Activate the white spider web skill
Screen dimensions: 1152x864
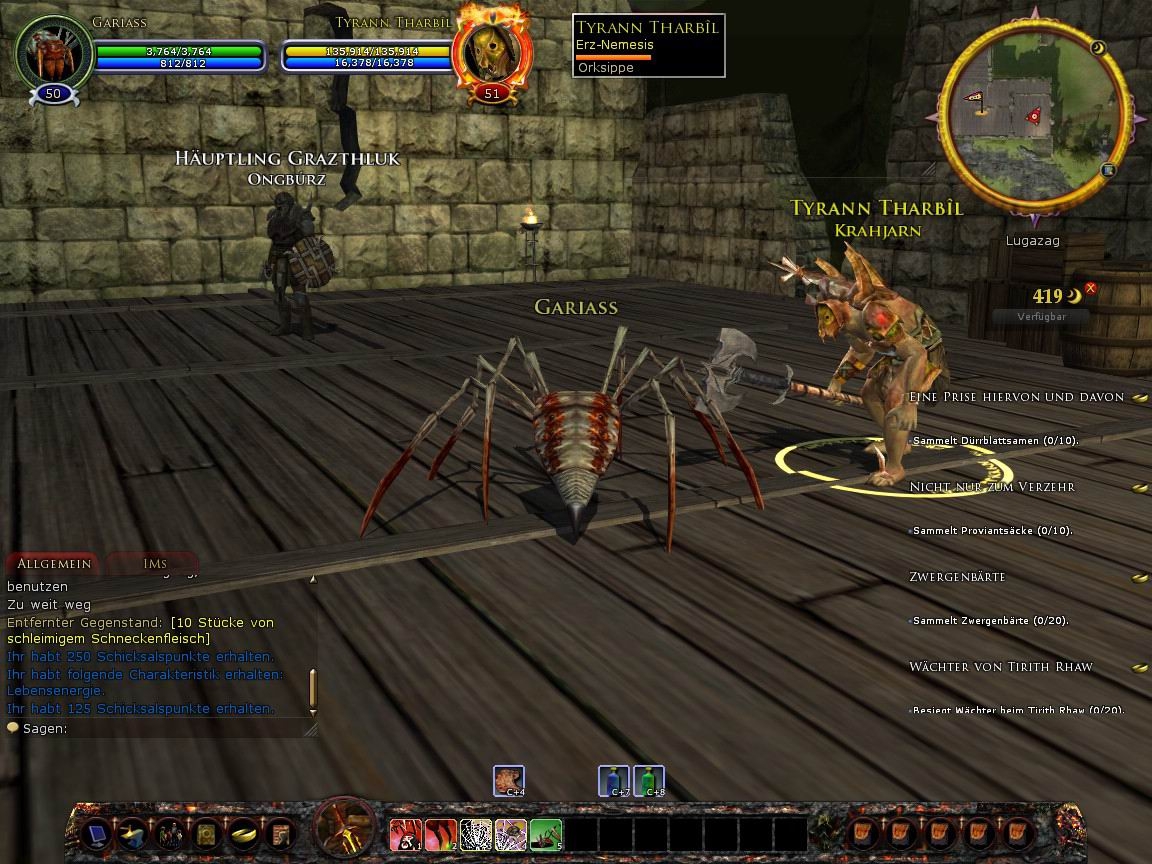click(475, 833)
